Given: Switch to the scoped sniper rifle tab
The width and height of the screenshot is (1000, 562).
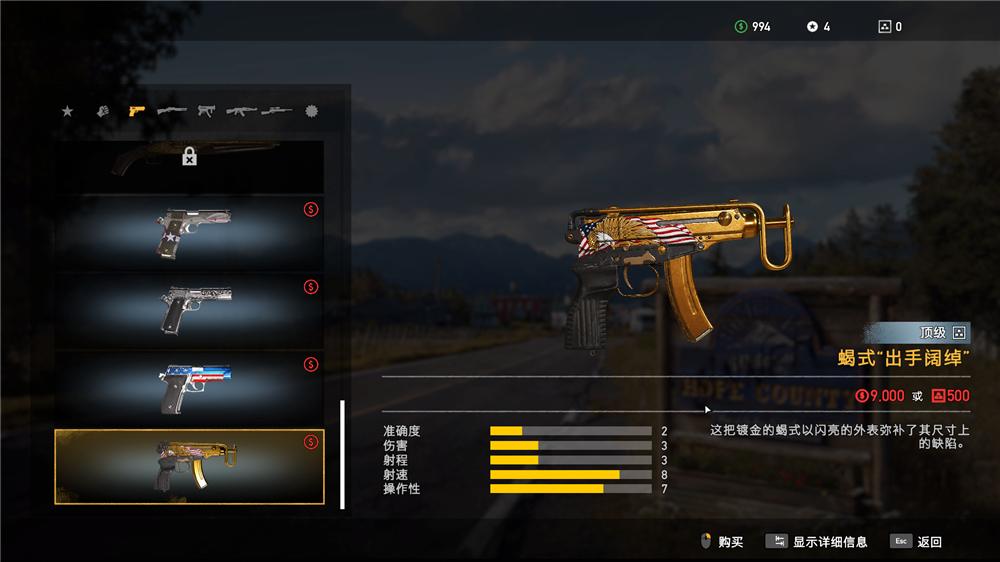Looking at the screenshot, I should 277,111.
